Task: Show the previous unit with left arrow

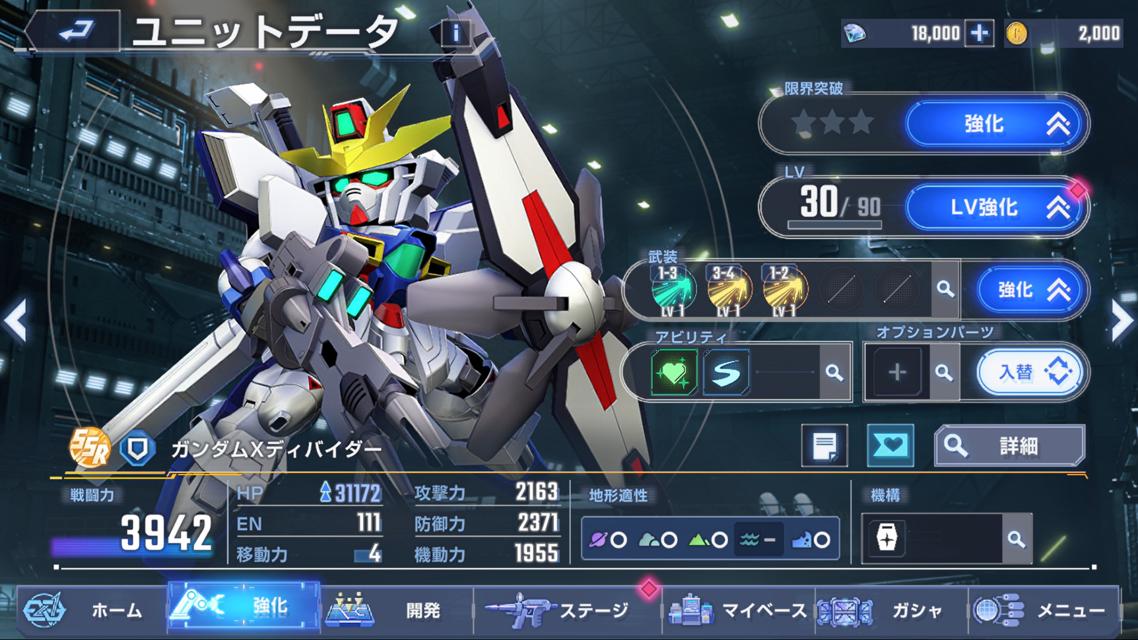Action: [15, 321]
